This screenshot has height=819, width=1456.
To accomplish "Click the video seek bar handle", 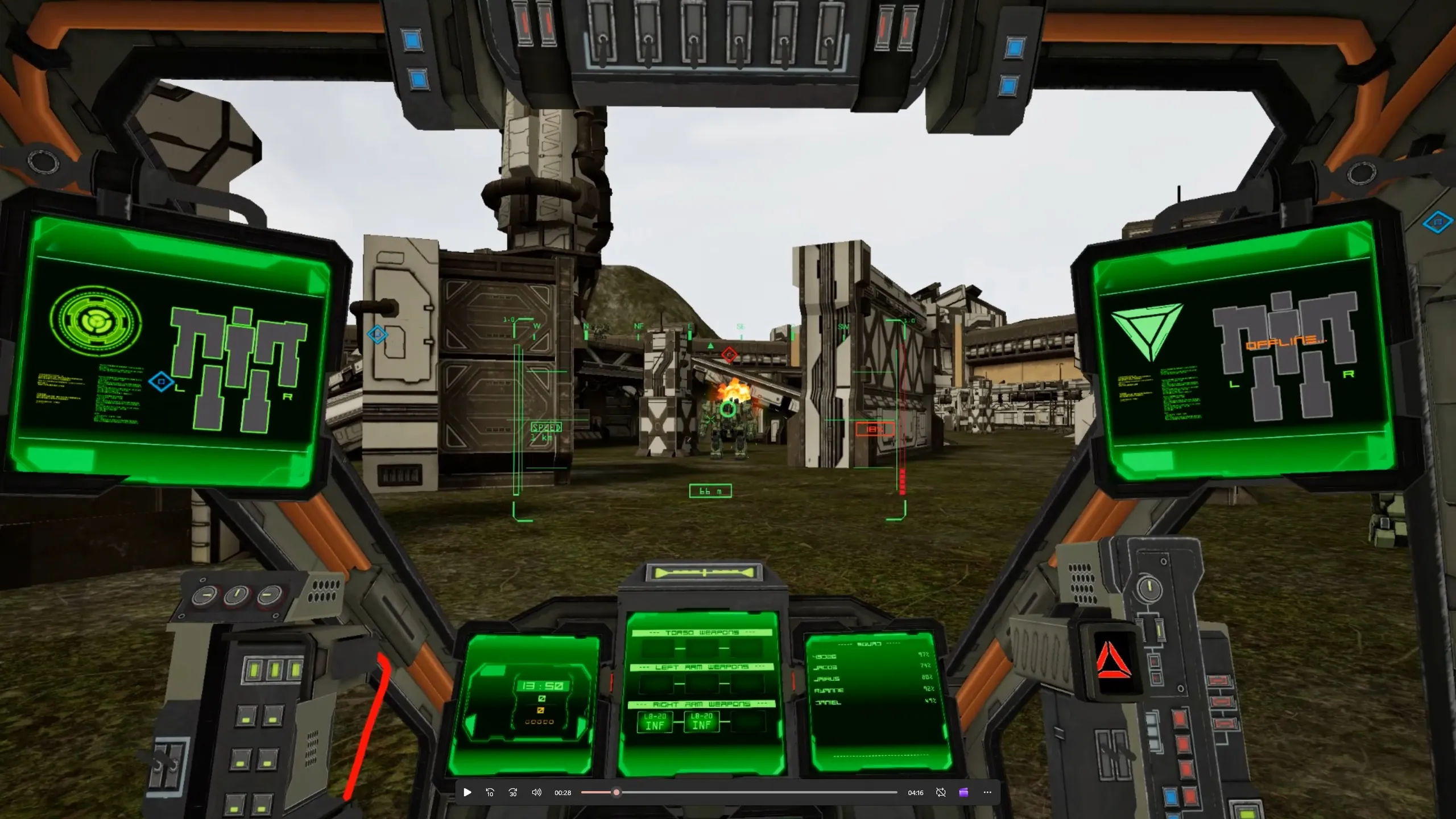I will pos(616,792).
